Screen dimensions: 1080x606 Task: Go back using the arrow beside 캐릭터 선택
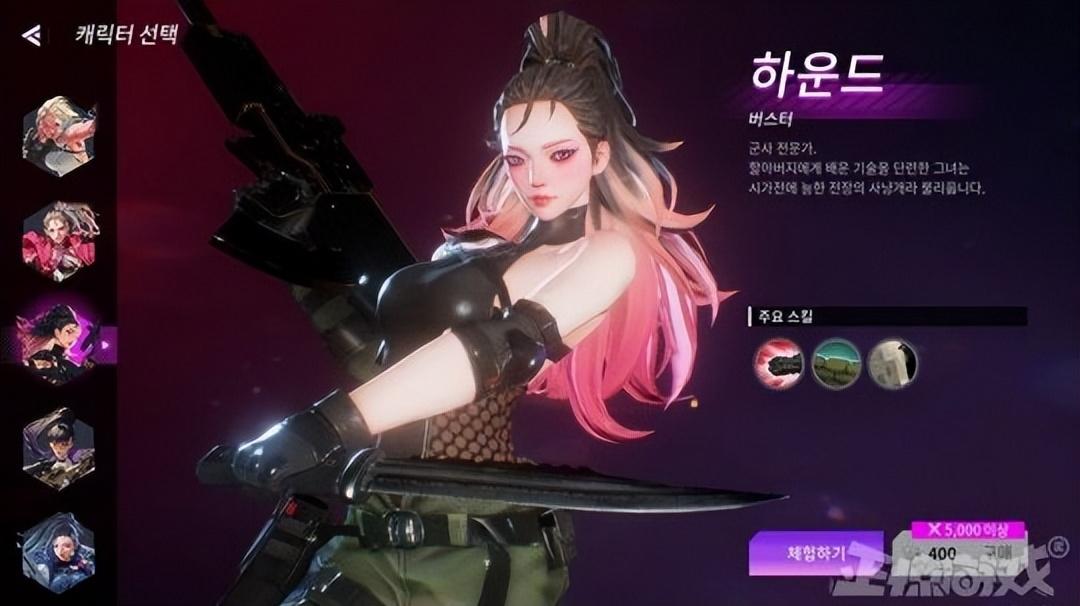point(32,36)
